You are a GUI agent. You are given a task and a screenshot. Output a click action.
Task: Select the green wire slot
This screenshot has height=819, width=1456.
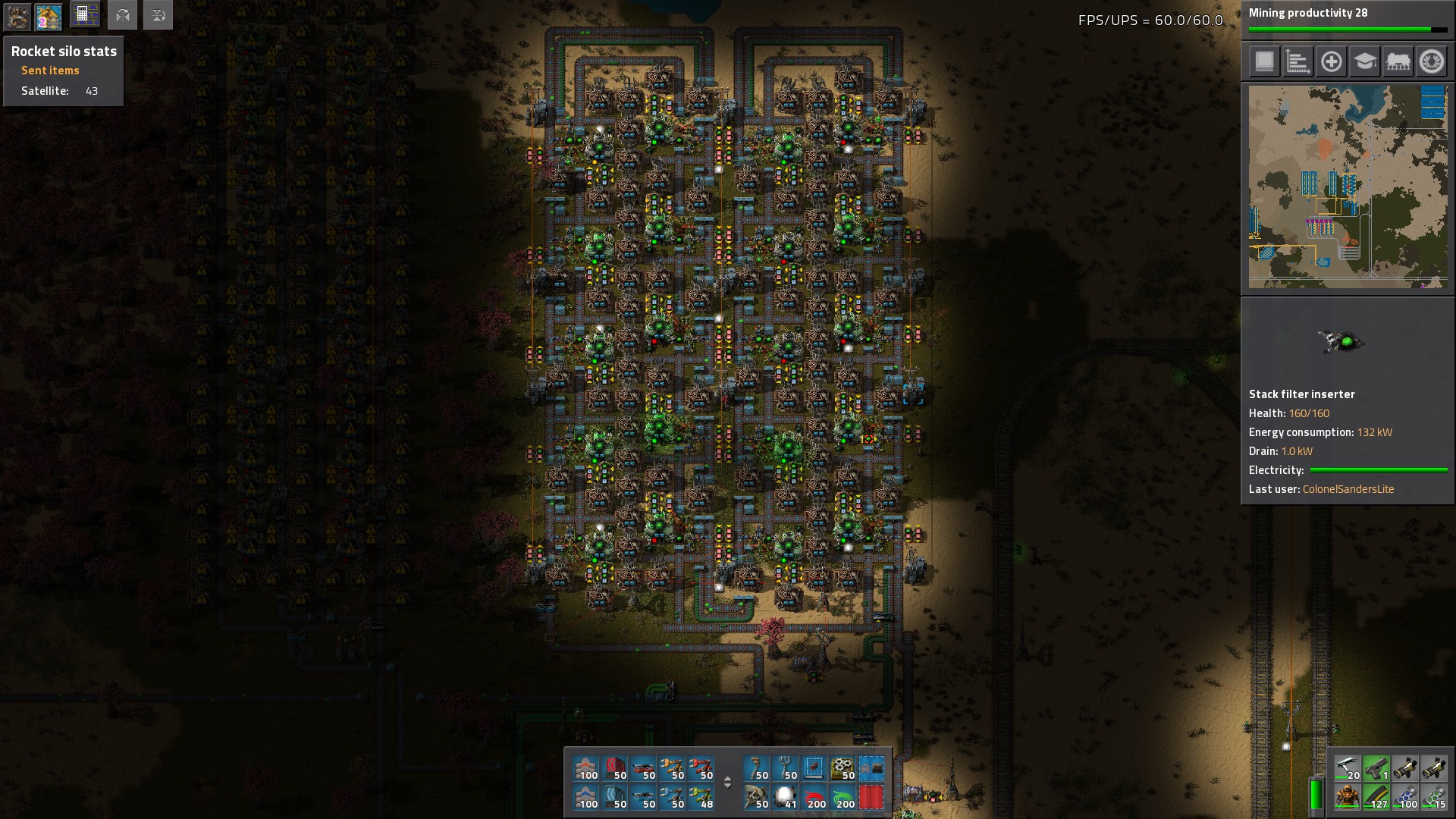[x=842, y=797]
